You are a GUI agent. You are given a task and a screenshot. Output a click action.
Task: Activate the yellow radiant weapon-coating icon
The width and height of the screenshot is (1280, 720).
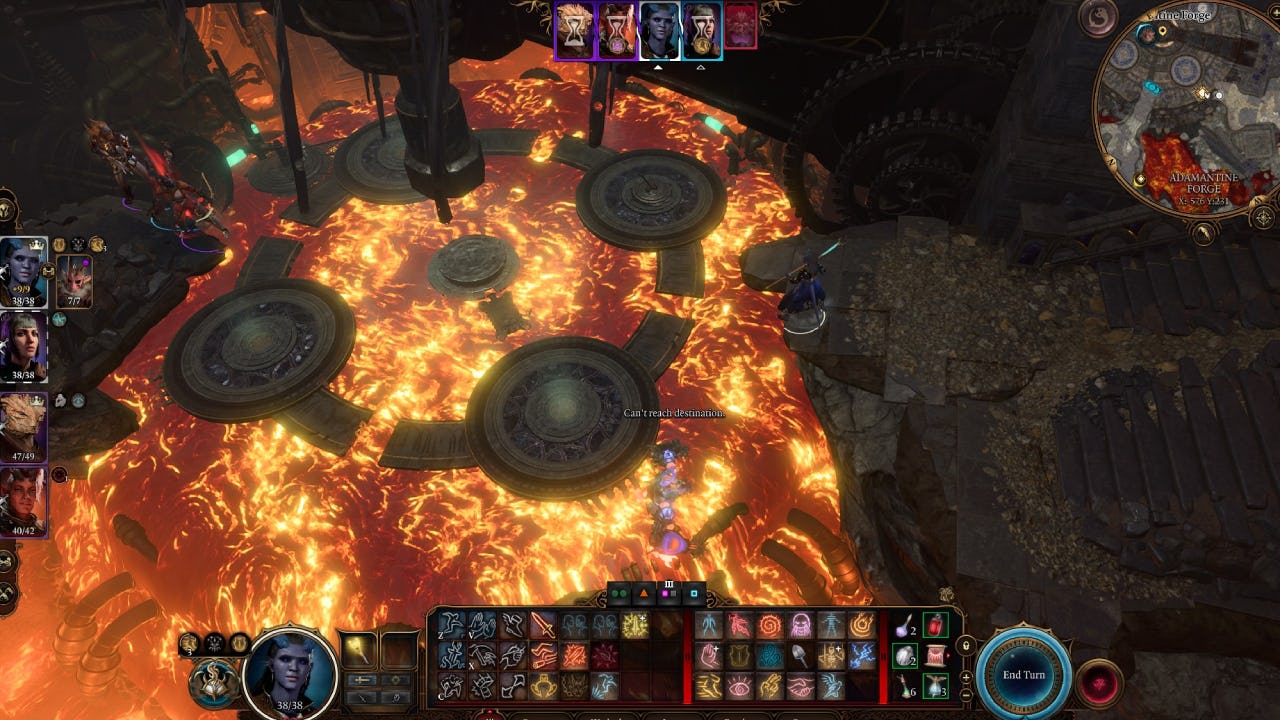pos(634,626)
